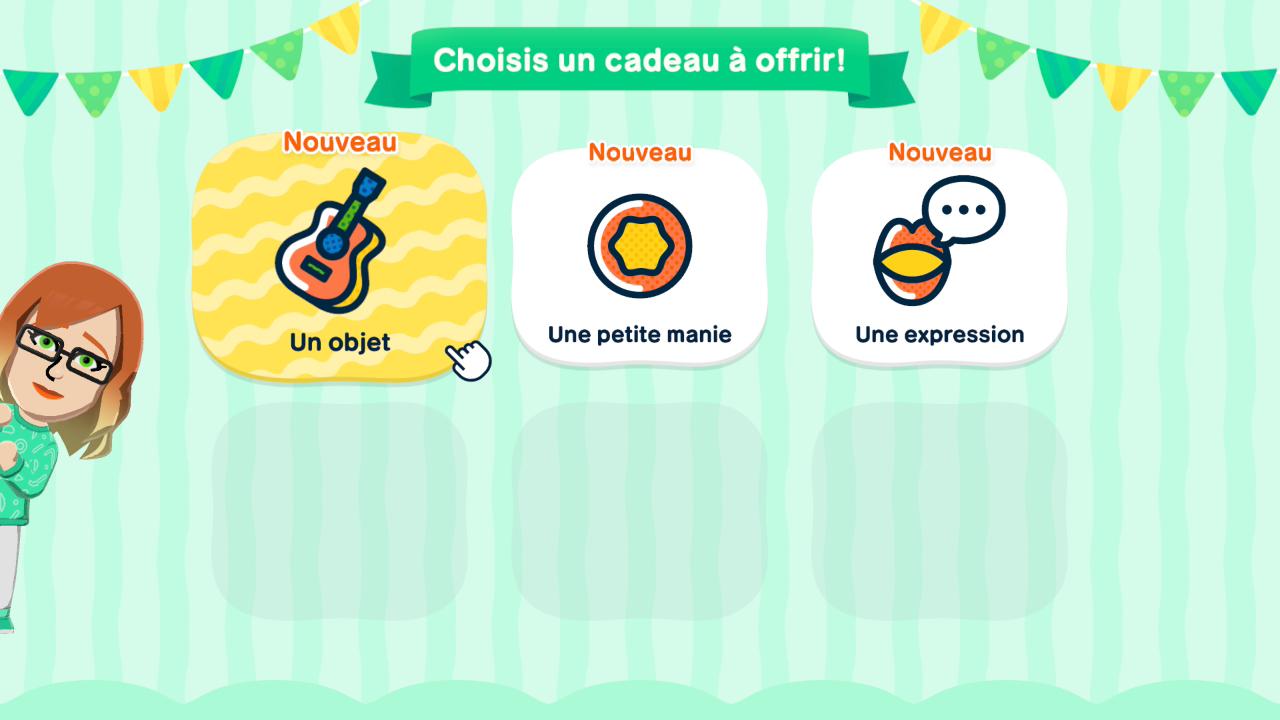Viewport: 1280px width, 720px height.
Task: Select the "Une petite manie" gift option
Action: (639, 258)
